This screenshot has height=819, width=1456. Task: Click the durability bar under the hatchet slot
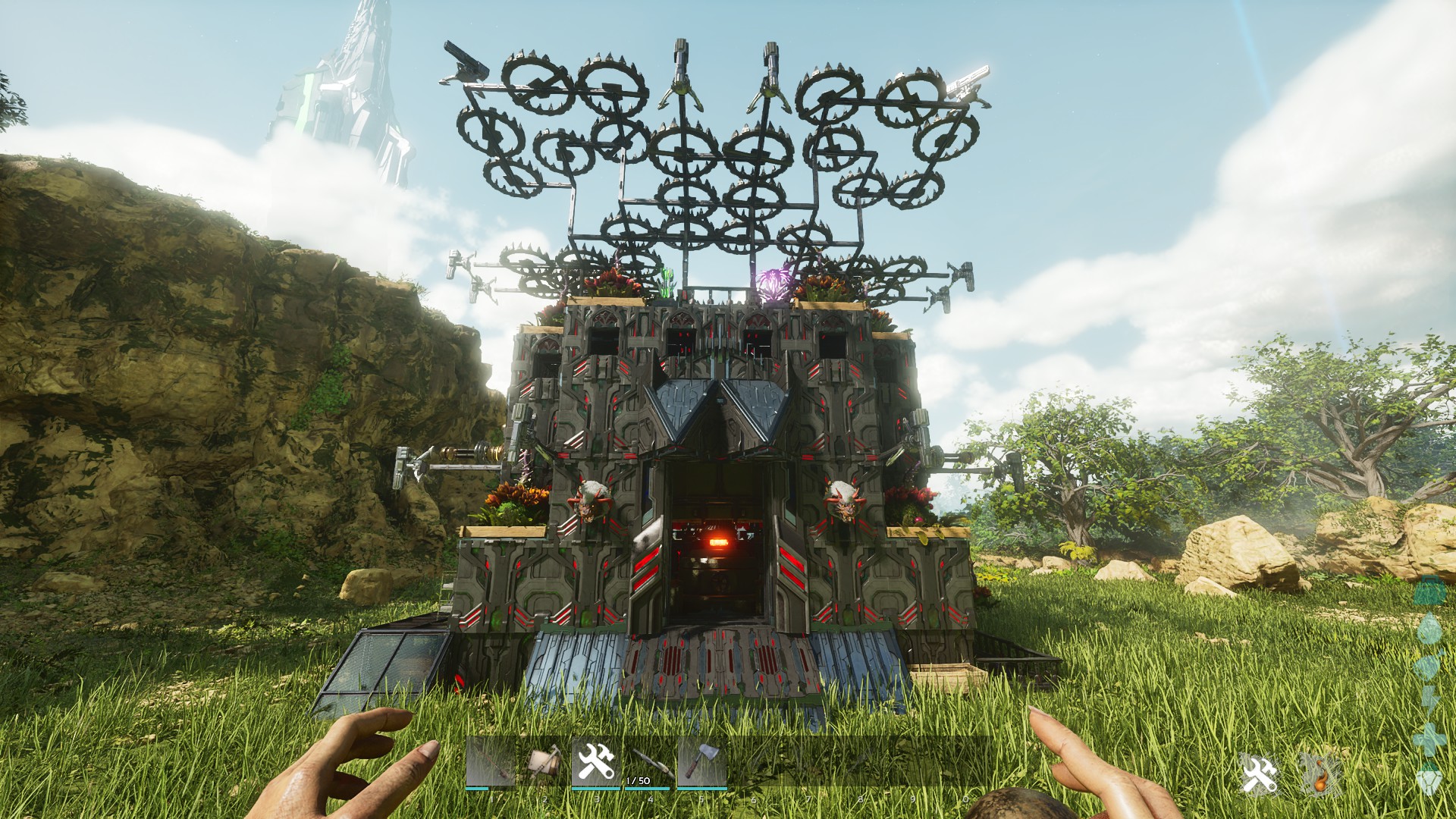click(x=701, y=789)
